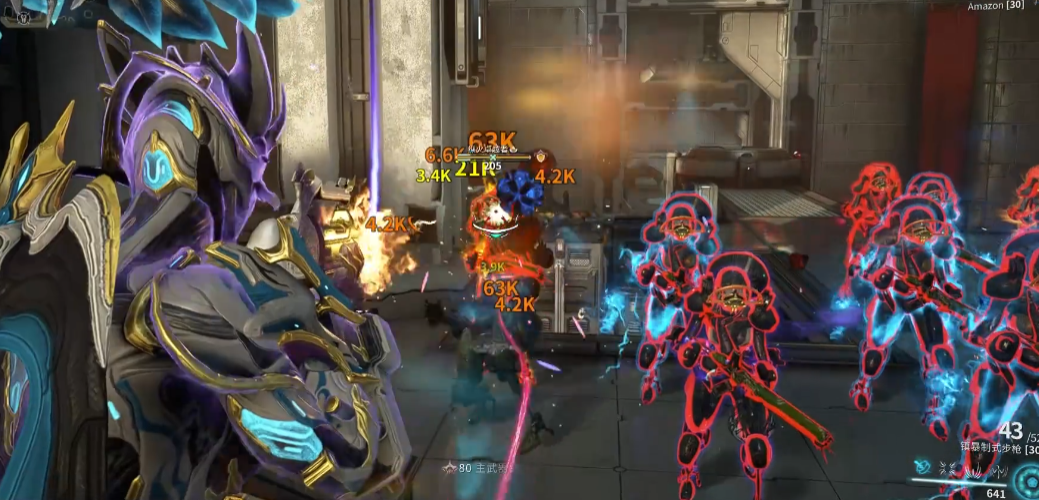Activate the glowing cyan spinning-top ability icon

[923, 466]
